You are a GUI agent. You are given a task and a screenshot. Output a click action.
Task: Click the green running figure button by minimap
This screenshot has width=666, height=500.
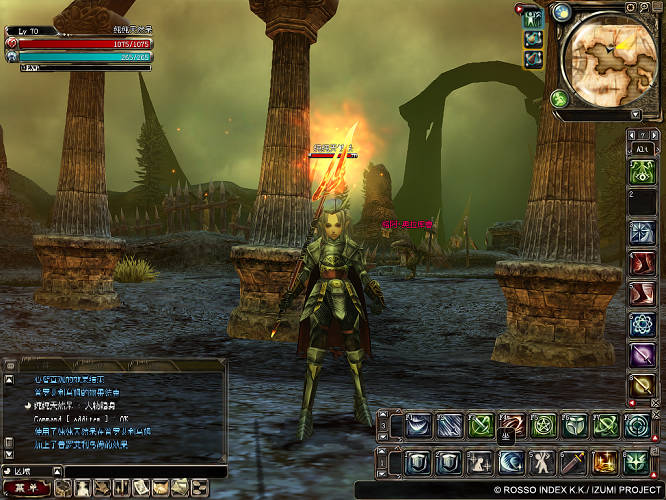[560, 99]
